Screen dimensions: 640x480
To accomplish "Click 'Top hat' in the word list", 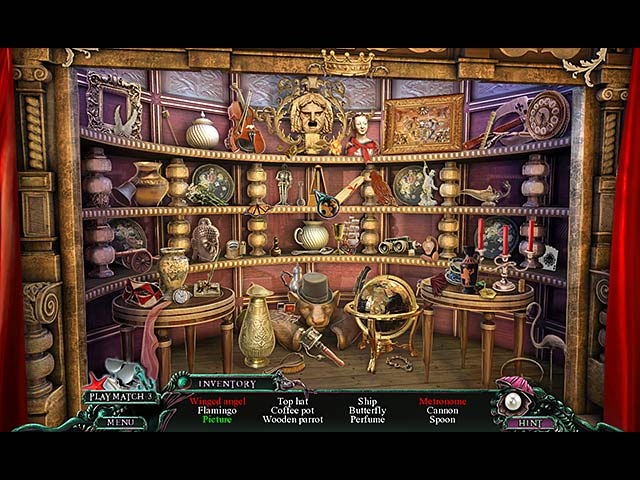I will point(292,401).
